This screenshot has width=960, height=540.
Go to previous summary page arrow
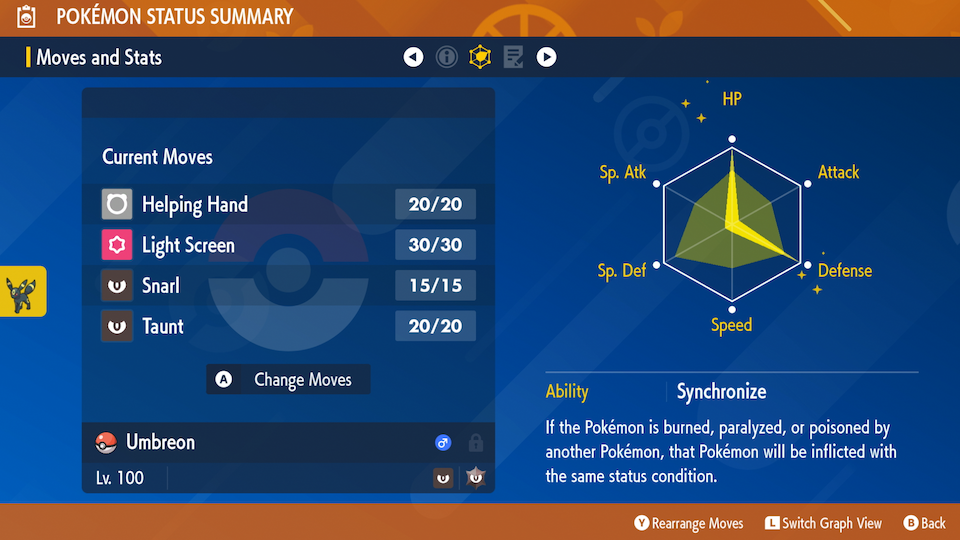414,57
